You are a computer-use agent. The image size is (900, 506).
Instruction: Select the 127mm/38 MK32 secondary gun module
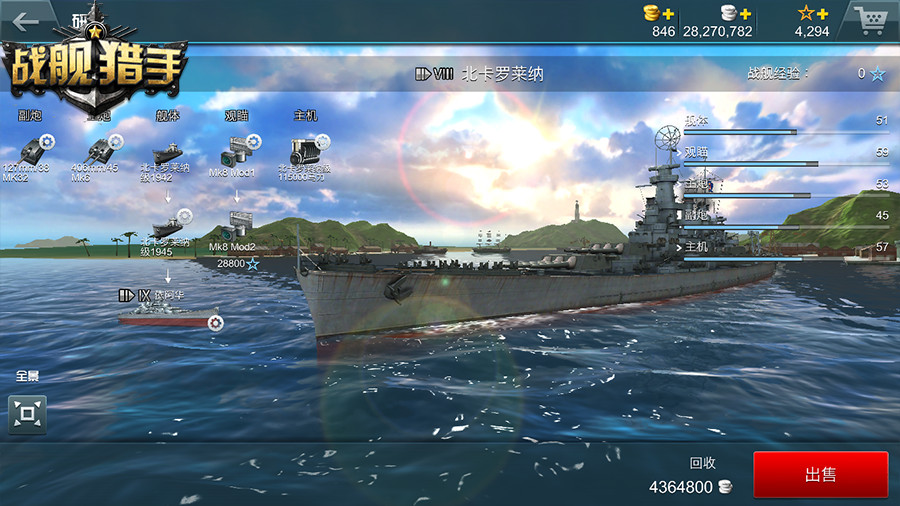[x=32, y=148]
